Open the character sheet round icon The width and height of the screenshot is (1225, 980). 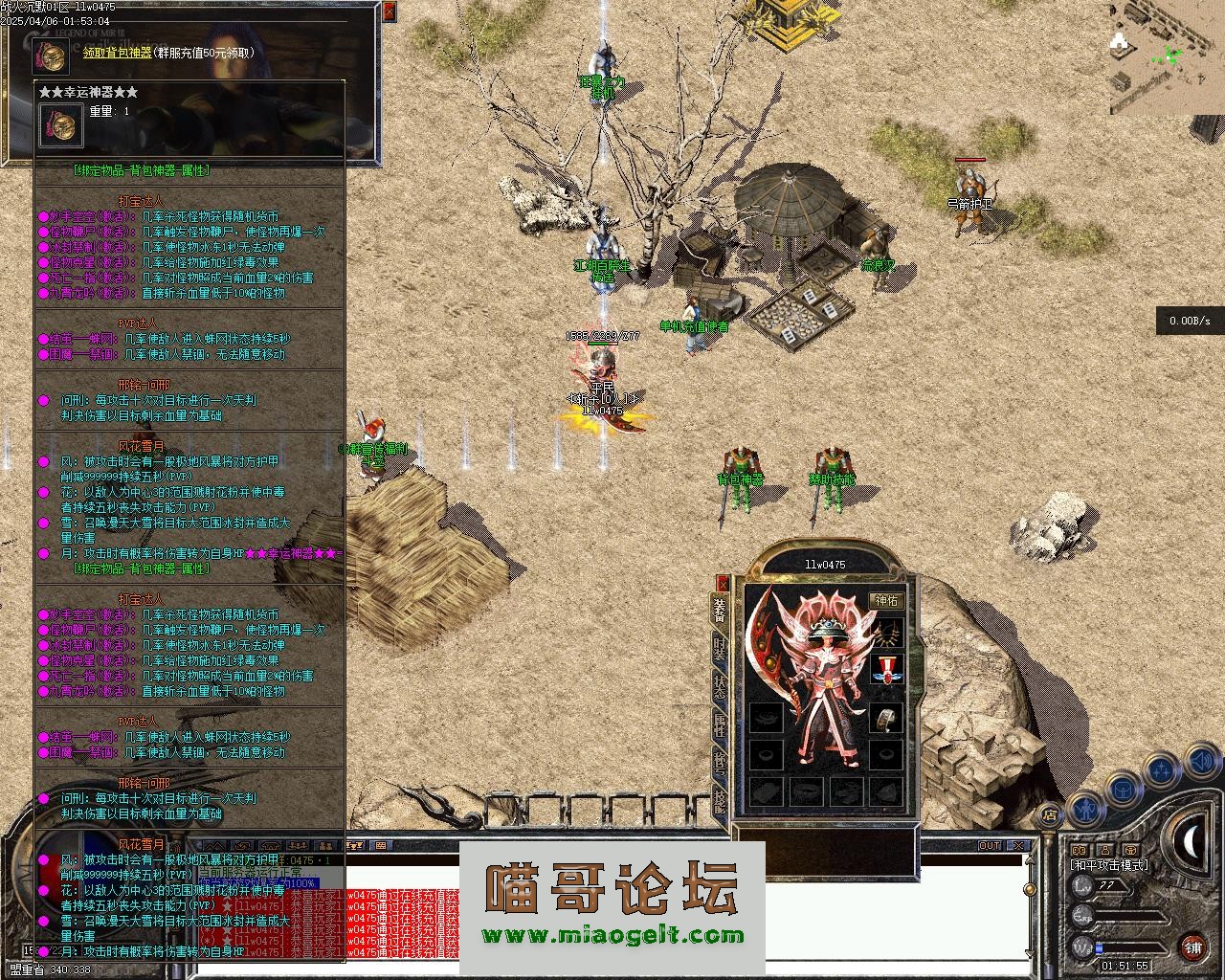tap(1085, 809)
